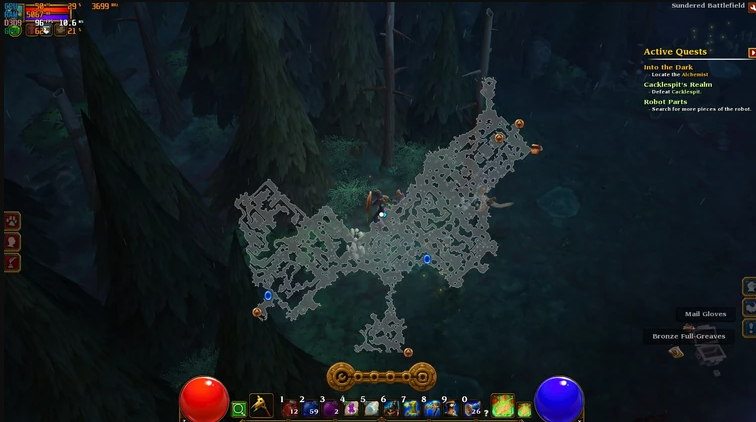756x422 pixels.
Task: Select the Into the Dark quest
Action: [x=668, y=67]
